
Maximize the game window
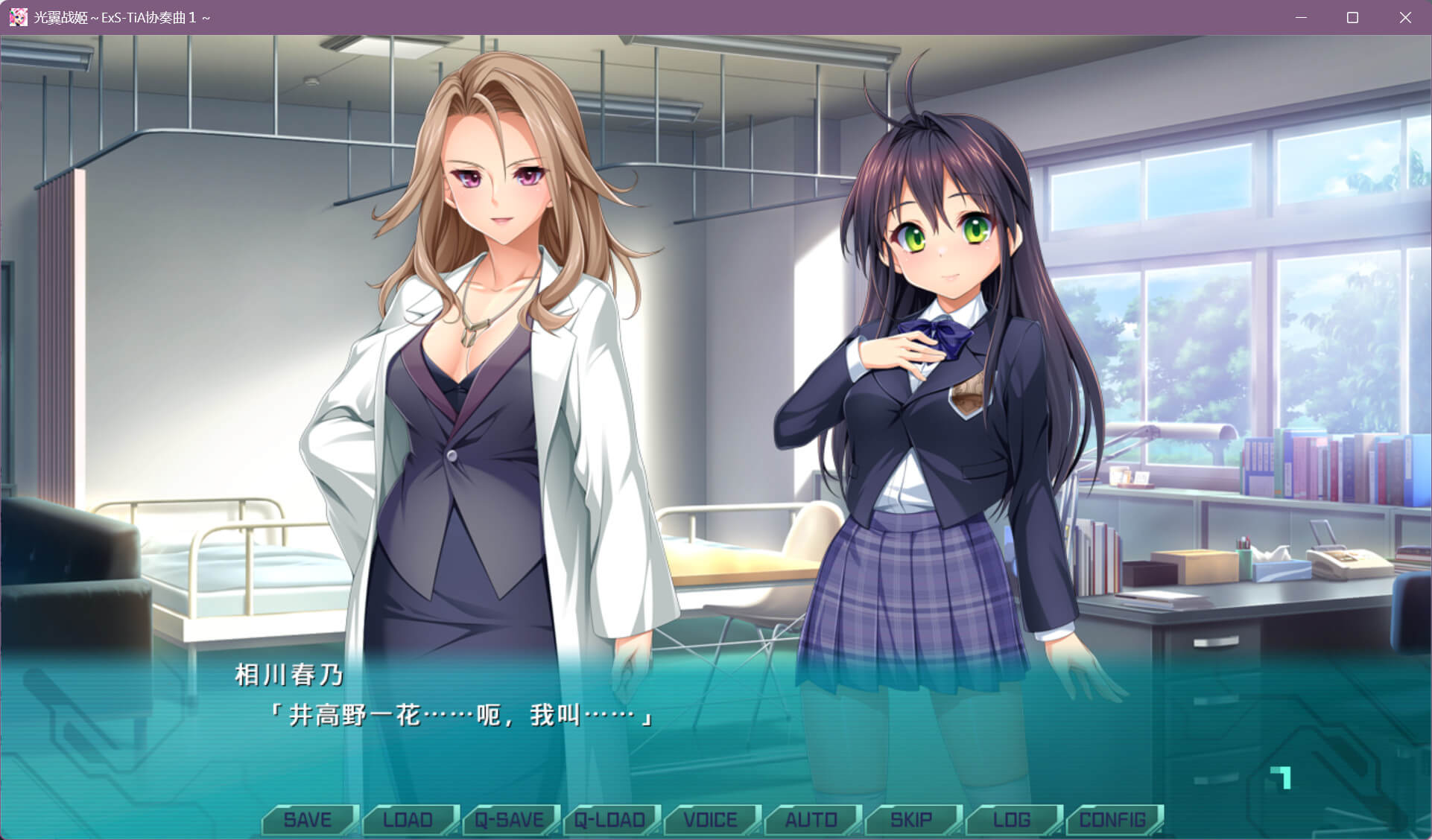point(1353,17)
